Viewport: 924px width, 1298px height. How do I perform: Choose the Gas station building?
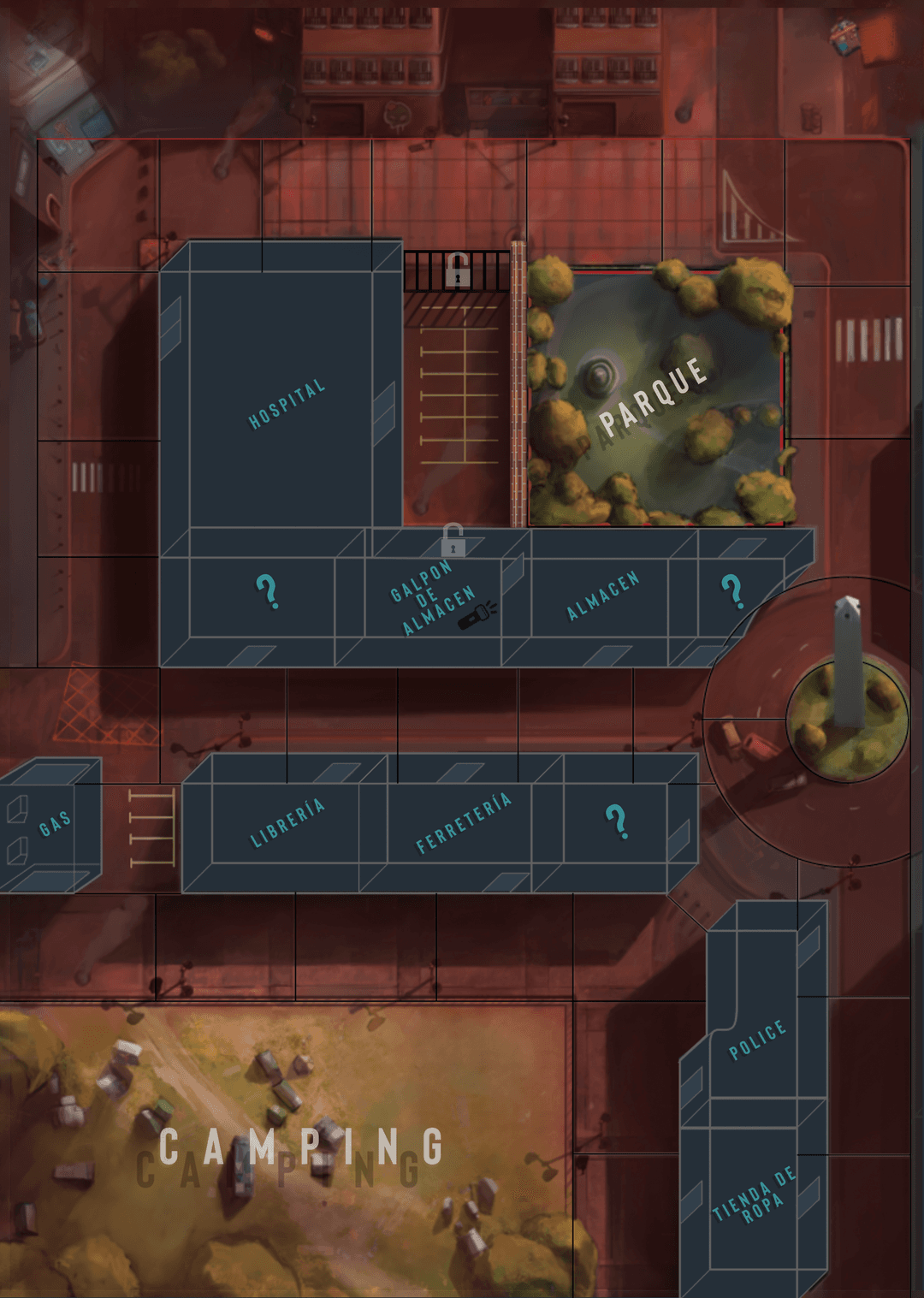point(54,823)
